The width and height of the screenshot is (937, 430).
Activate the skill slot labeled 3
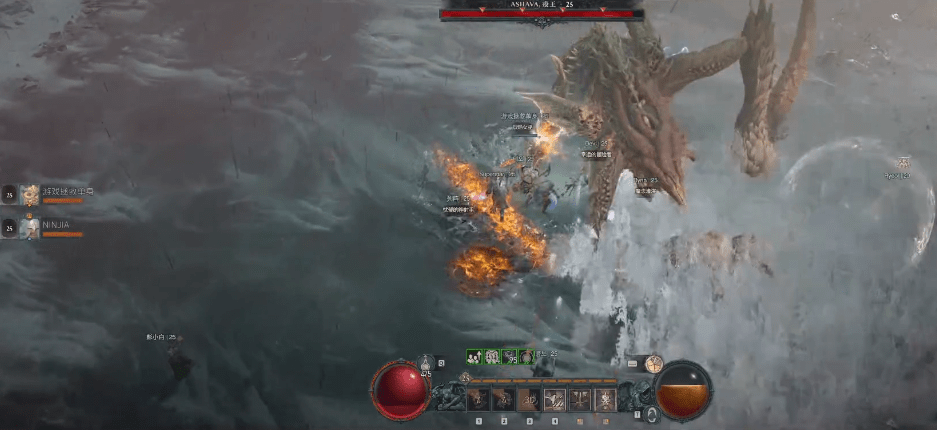[529, 400]
